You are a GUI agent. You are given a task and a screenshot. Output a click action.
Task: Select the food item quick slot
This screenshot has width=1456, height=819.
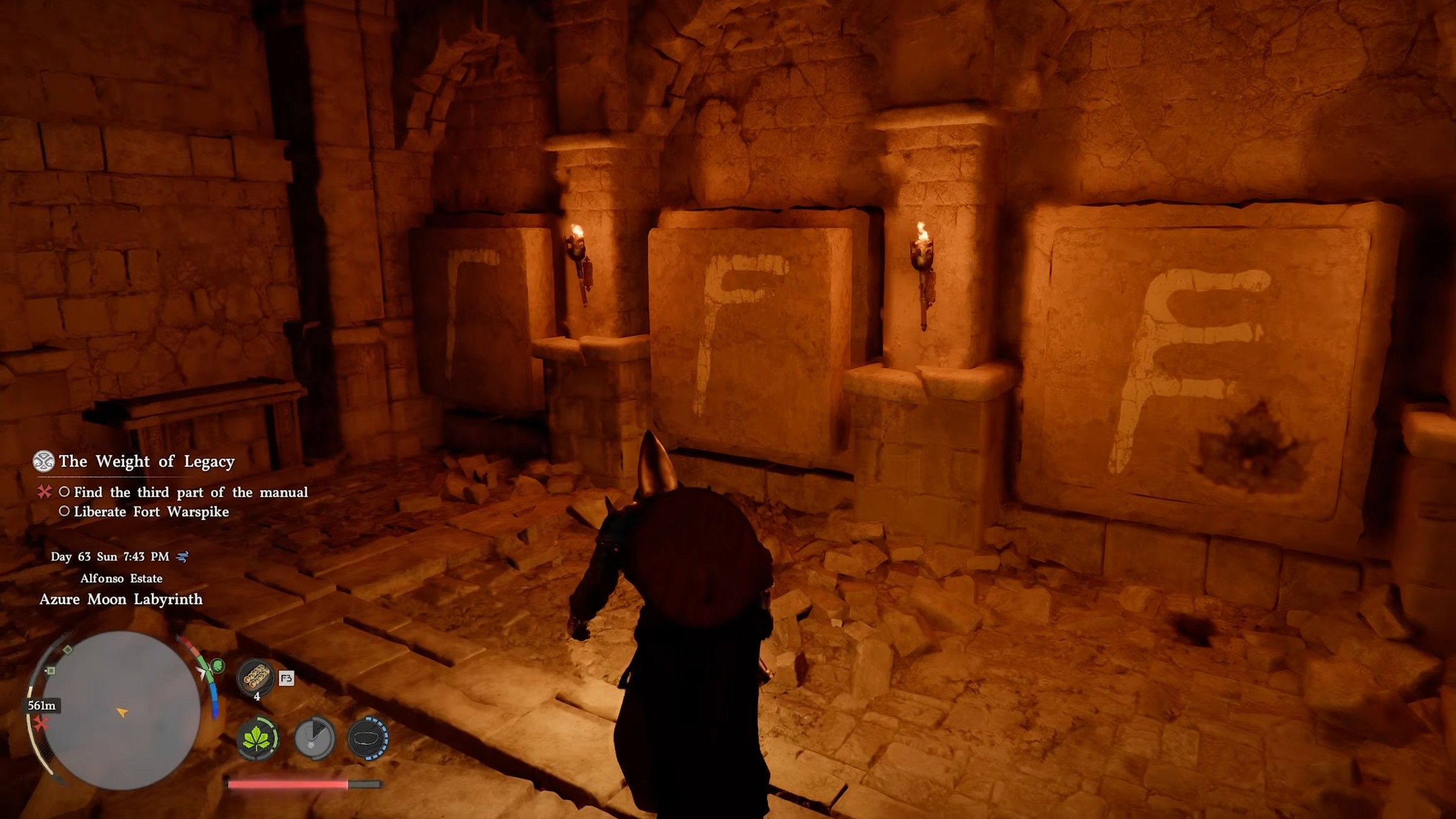(255, 677)
